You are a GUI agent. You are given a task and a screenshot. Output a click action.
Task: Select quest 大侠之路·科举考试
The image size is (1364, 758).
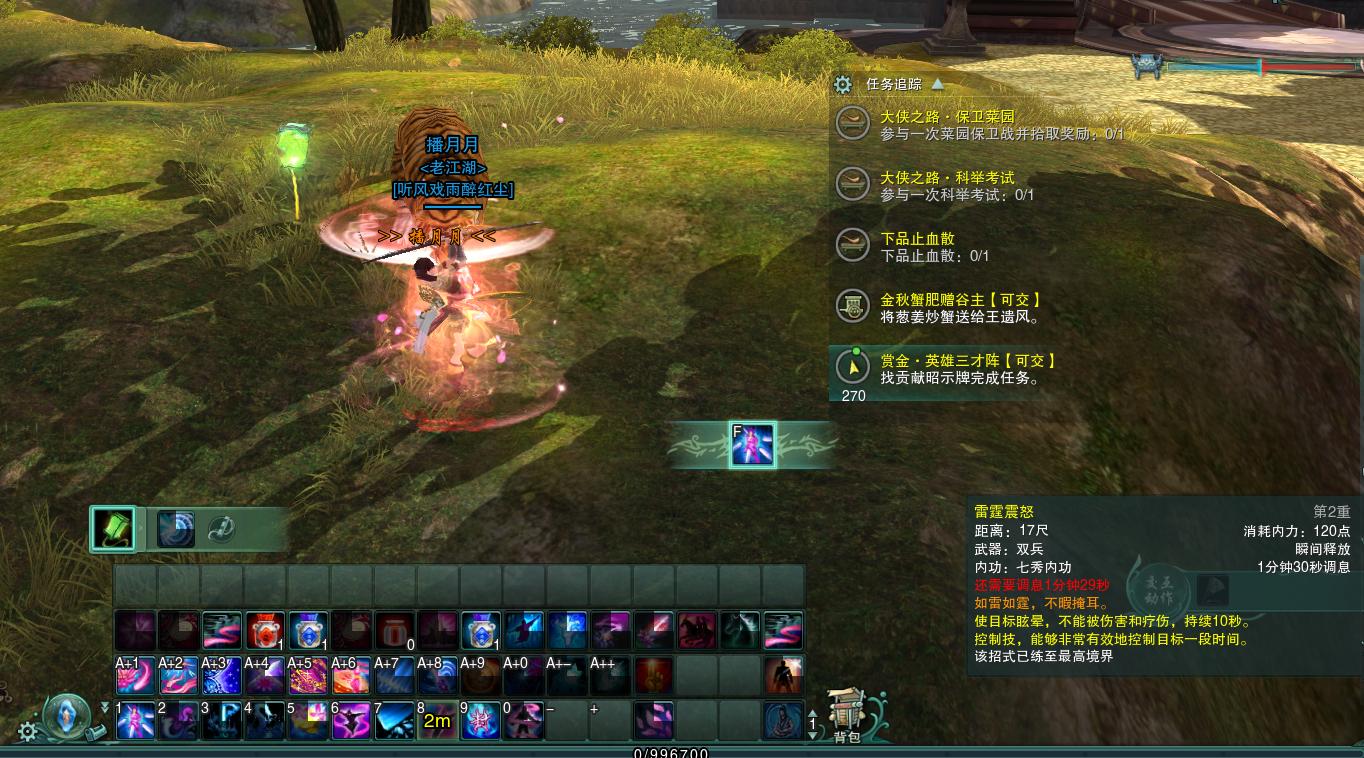tap(947, 178)
